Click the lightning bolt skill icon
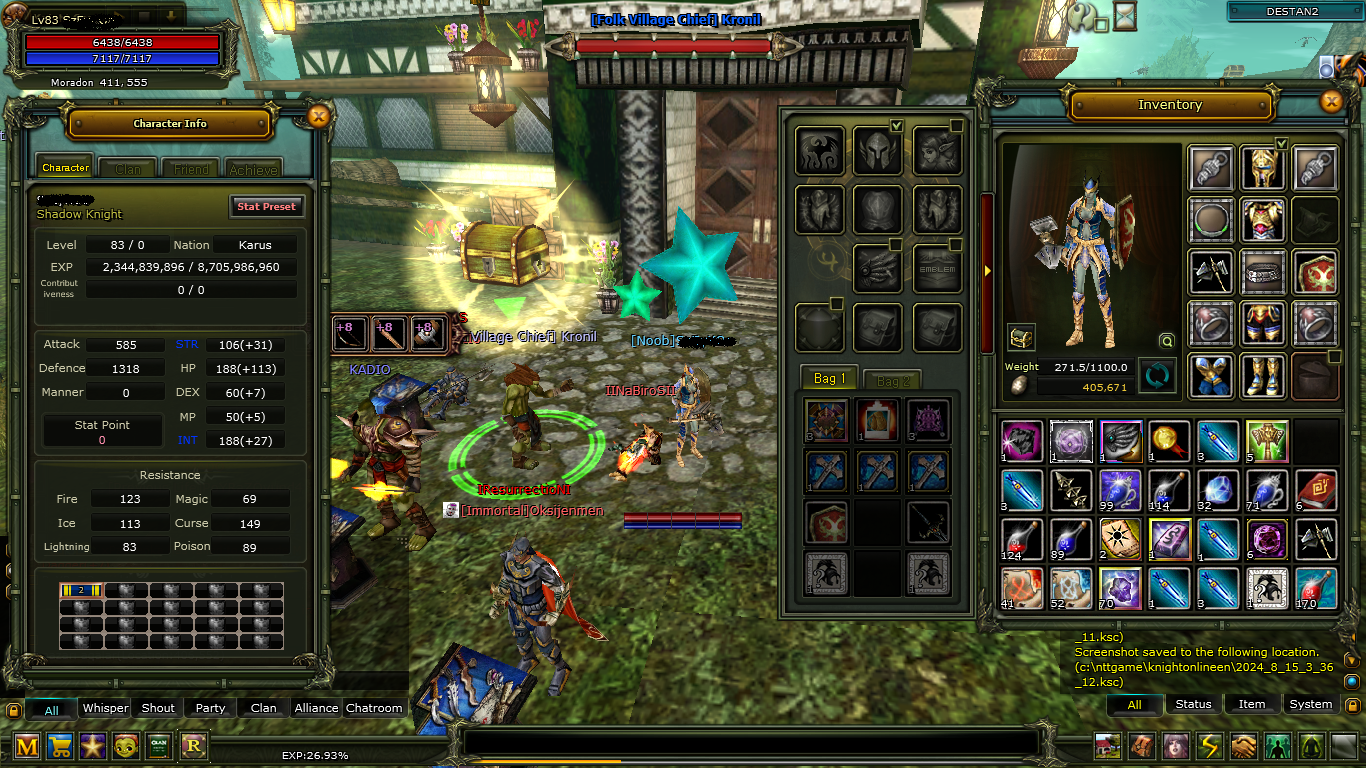 click(1208, 745)
